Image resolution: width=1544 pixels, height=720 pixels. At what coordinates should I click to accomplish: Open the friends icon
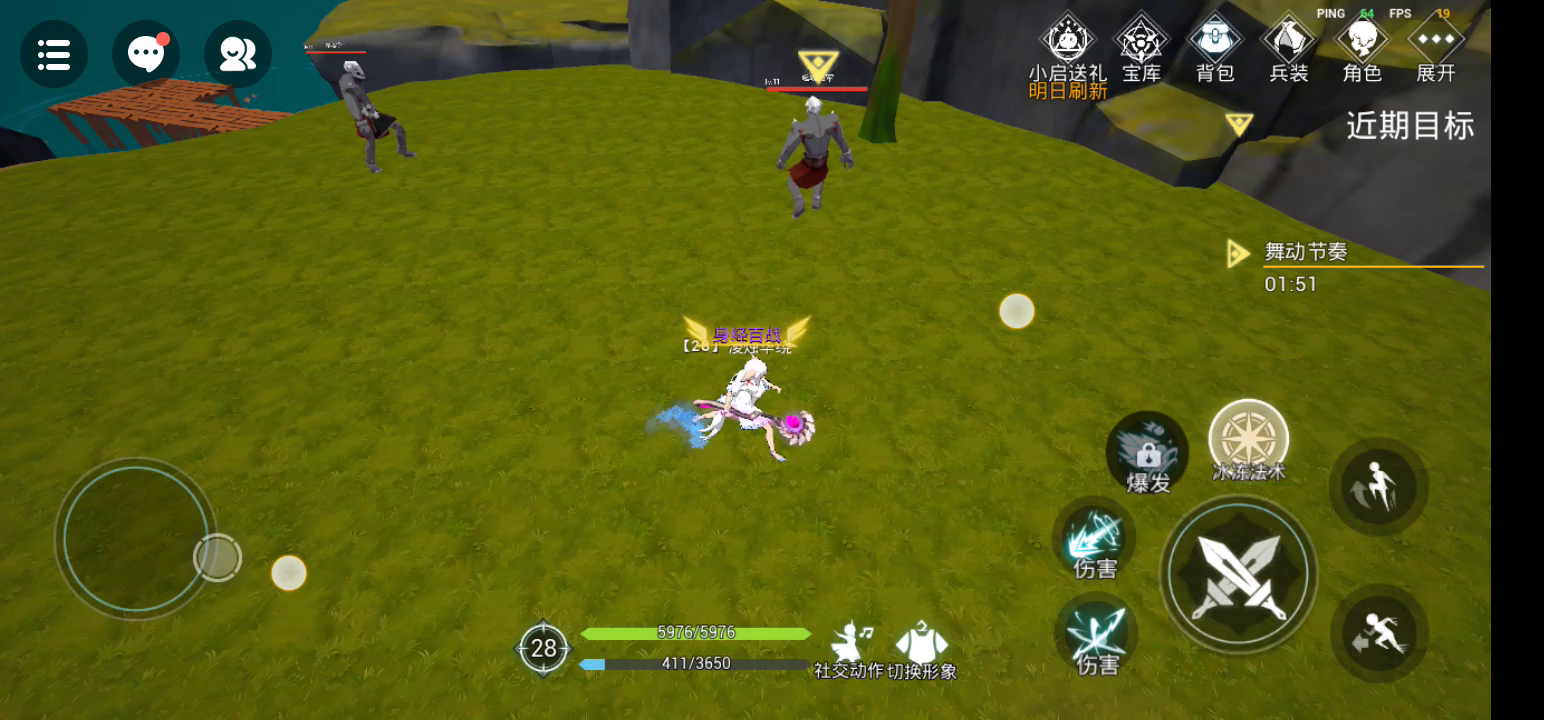(238, 54)
